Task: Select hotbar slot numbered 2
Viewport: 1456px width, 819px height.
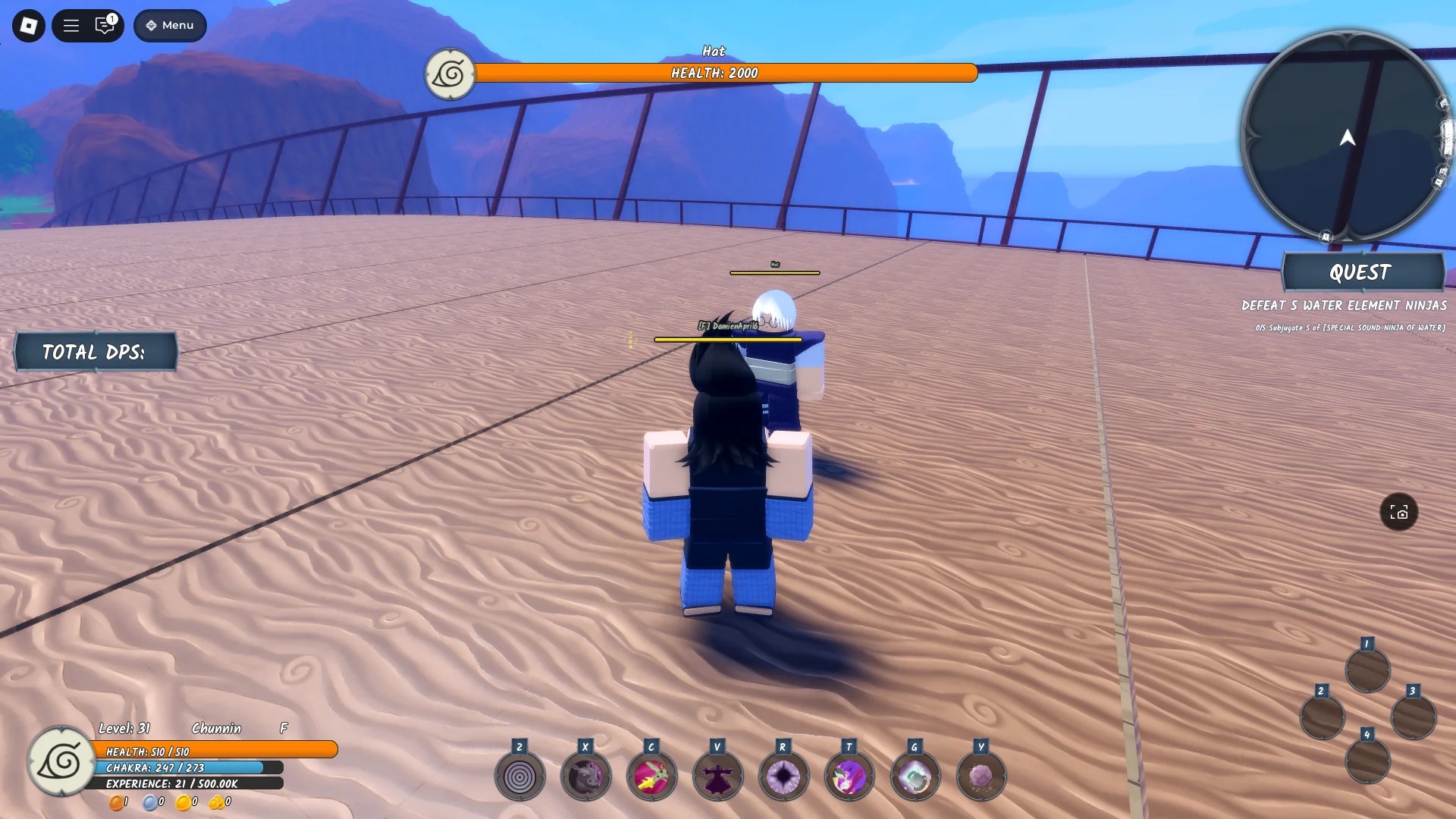Action: [1323, 717]
